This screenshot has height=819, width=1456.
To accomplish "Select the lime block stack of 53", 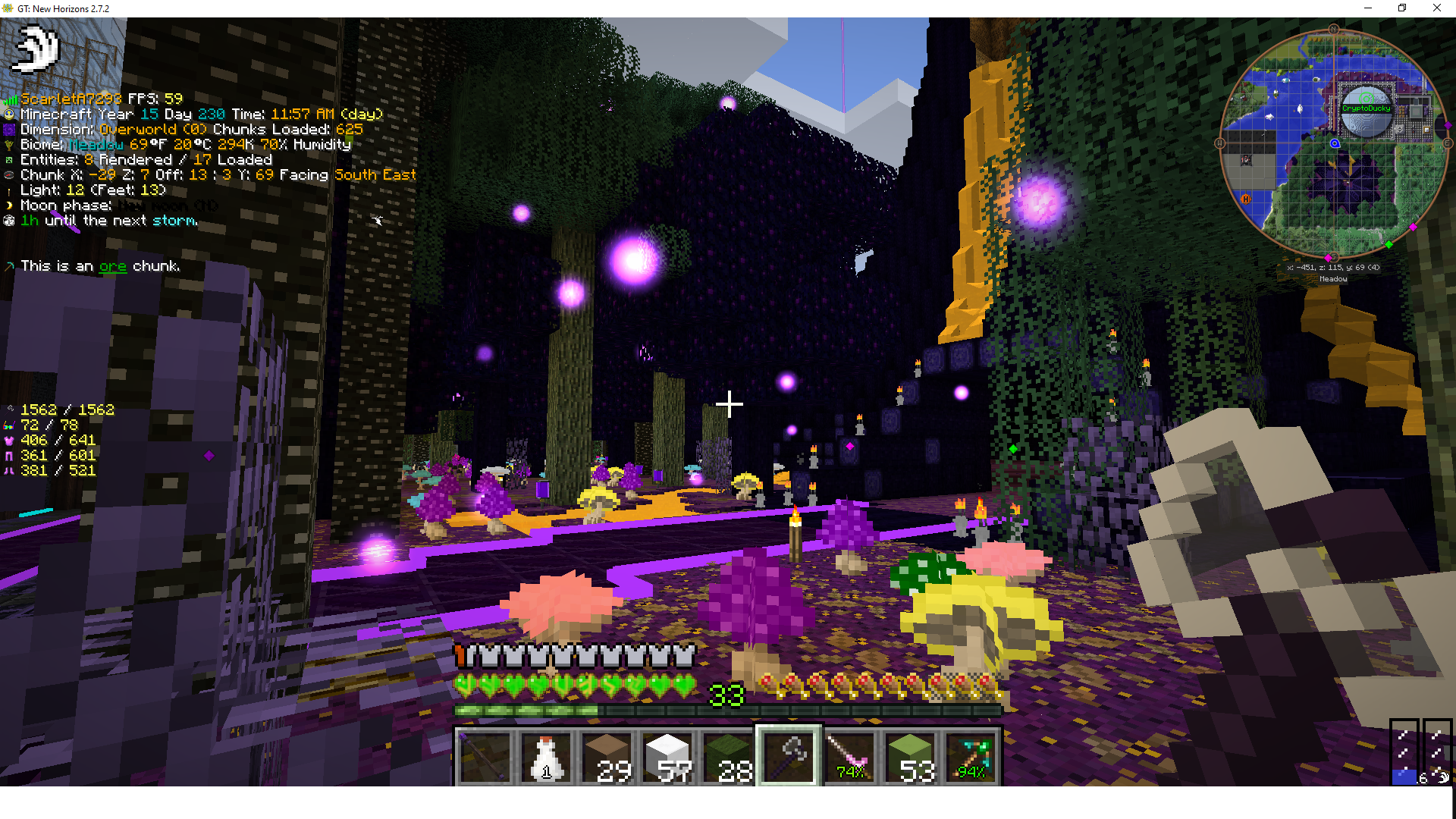I will coord(910,755).
